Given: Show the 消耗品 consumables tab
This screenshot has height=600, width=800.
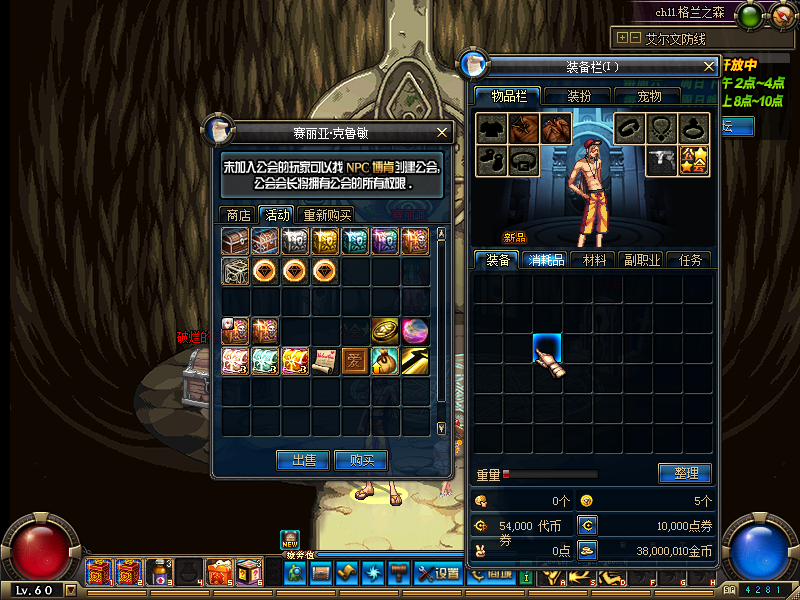Looking at the screenshot, I should pyautogui.click(x=546, y=260).
